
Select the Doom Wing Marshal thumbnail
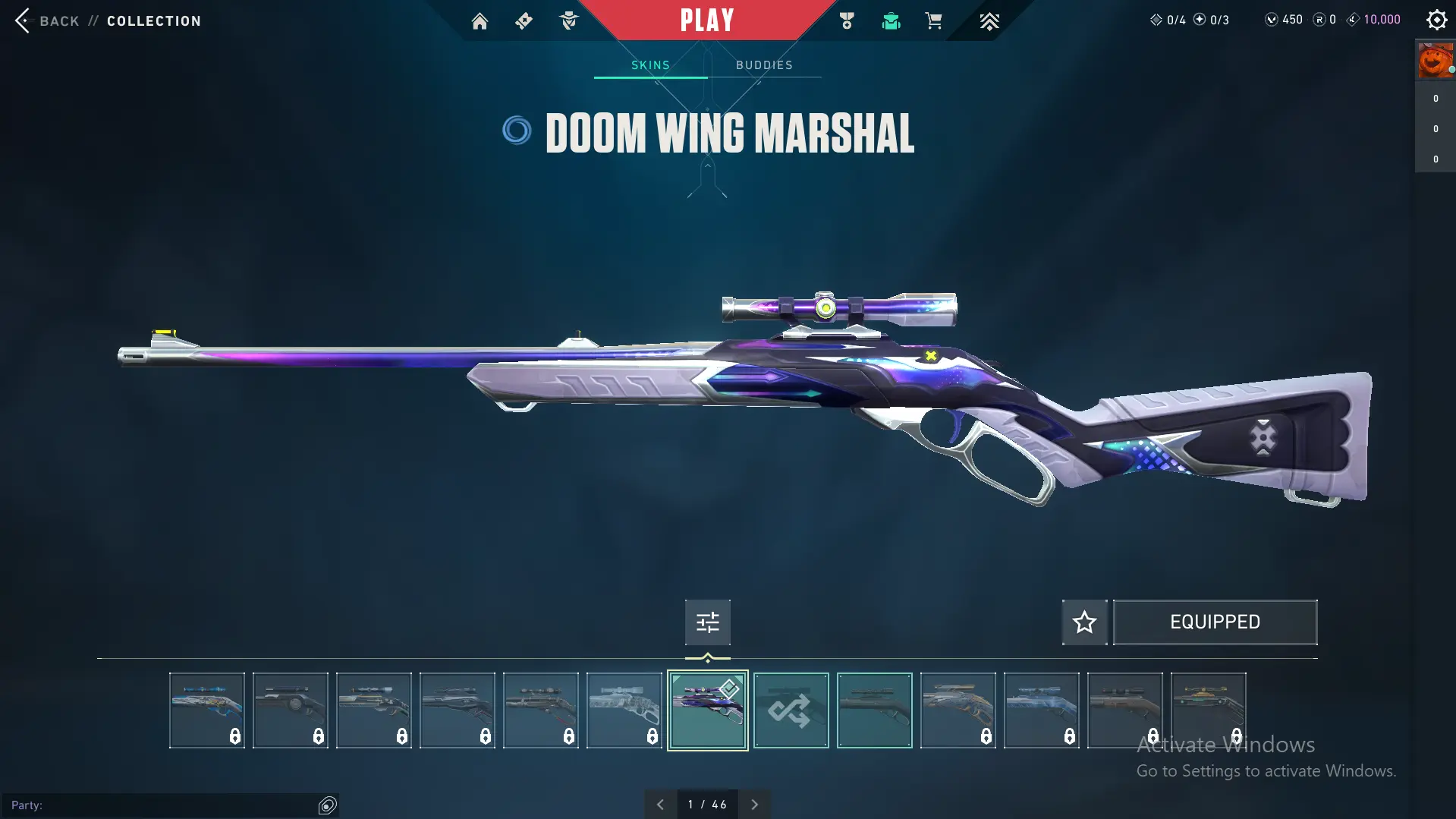[707, 710]
